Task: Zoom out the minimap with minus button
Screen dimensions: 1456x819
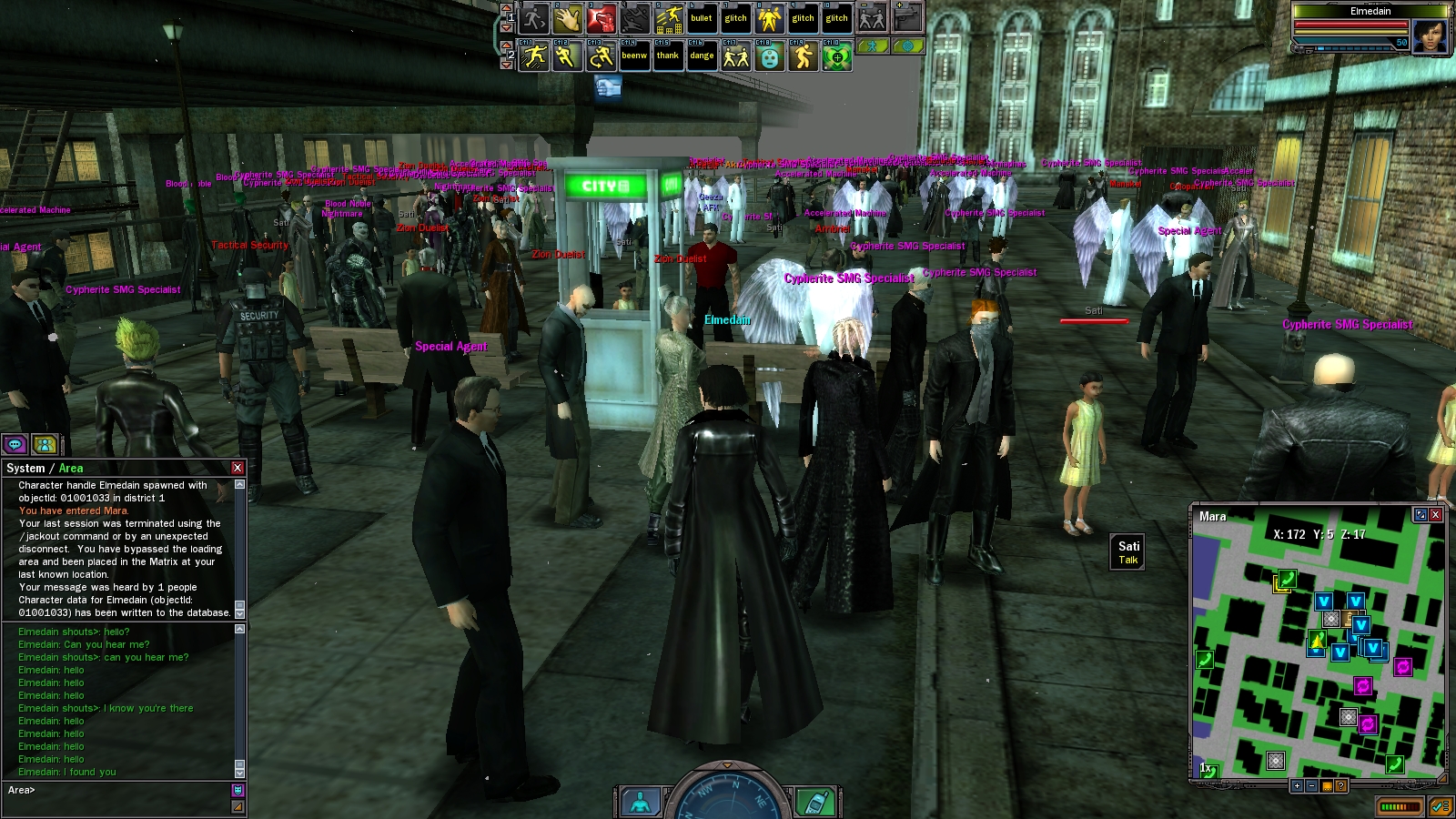Action: click(1311, 785)
